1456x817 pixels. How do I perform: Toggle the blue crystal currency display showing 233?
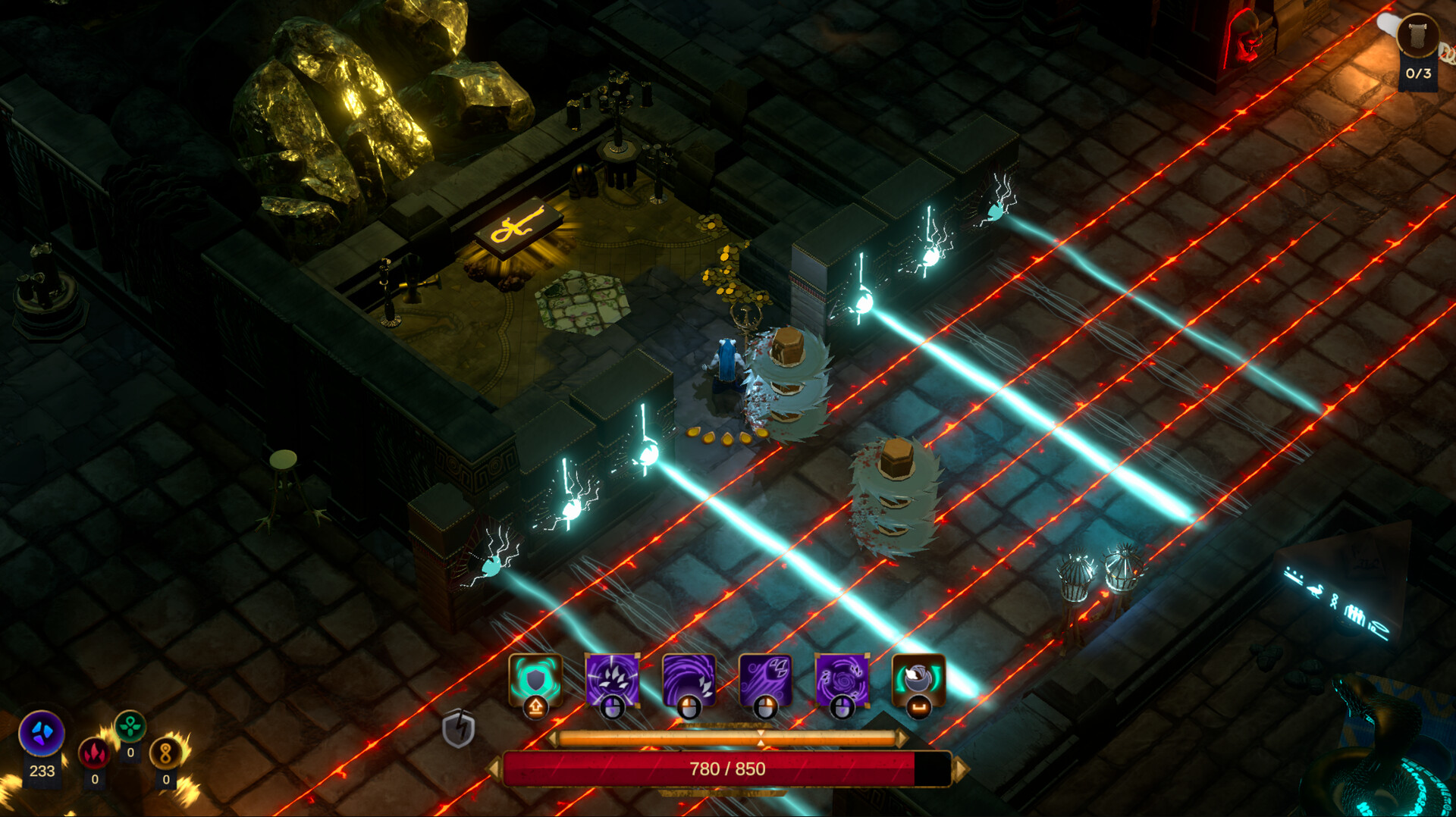pyautogui.click(x=41, y=734)
